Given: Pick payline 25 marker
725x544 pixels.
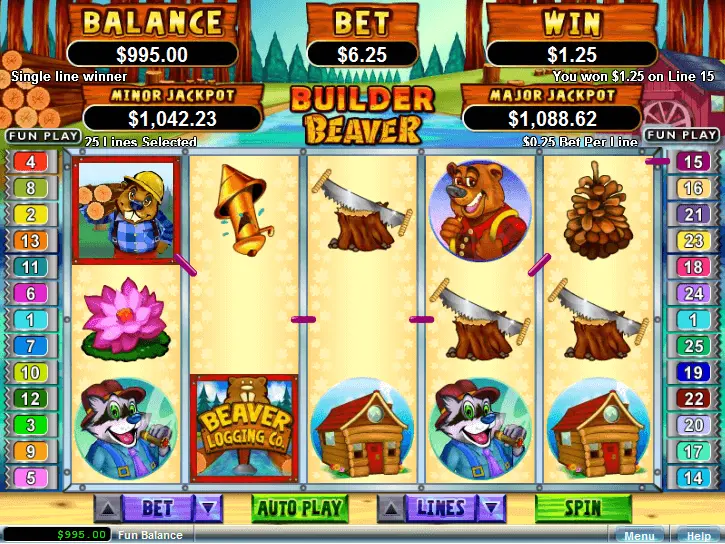Looking at the screenshot, I should [x=692, y=346].
